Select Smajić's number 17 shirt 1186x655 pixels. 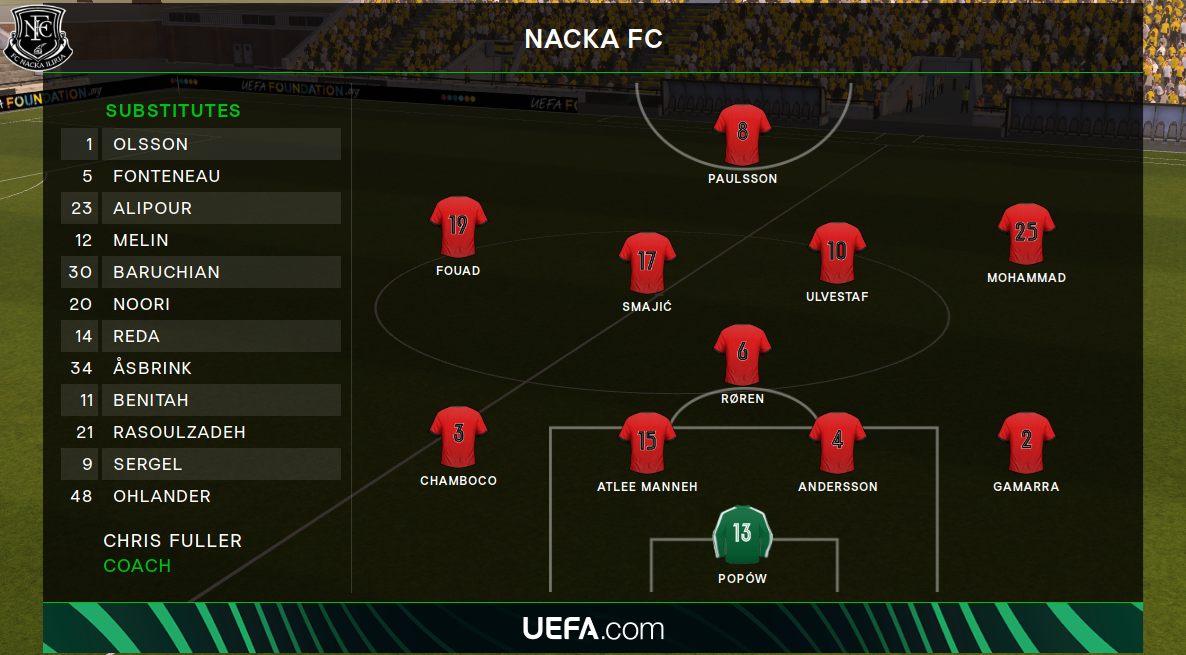(647, 263)
